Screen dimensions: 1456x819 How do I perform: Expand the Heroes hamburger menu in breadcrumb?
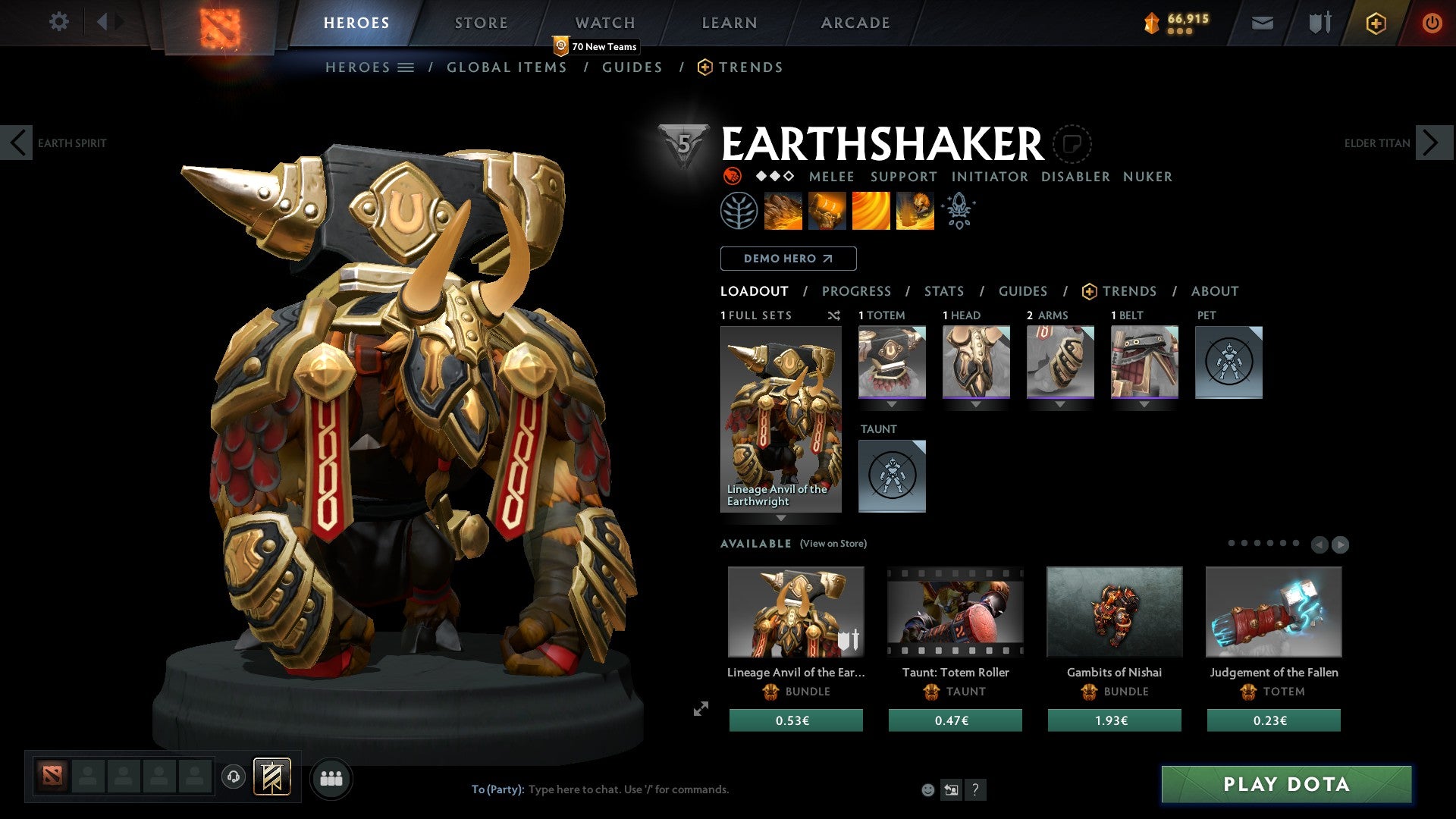click(406, 67)
